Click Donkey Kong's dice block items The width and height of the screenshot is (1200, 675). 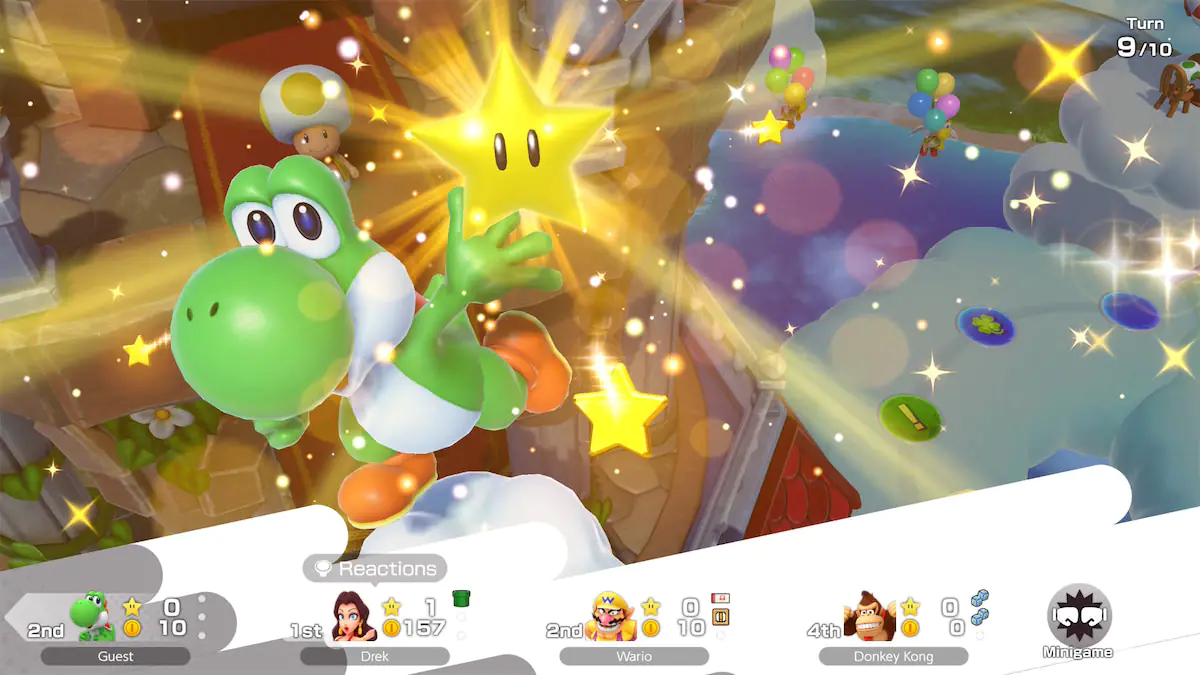click(979, 607)
